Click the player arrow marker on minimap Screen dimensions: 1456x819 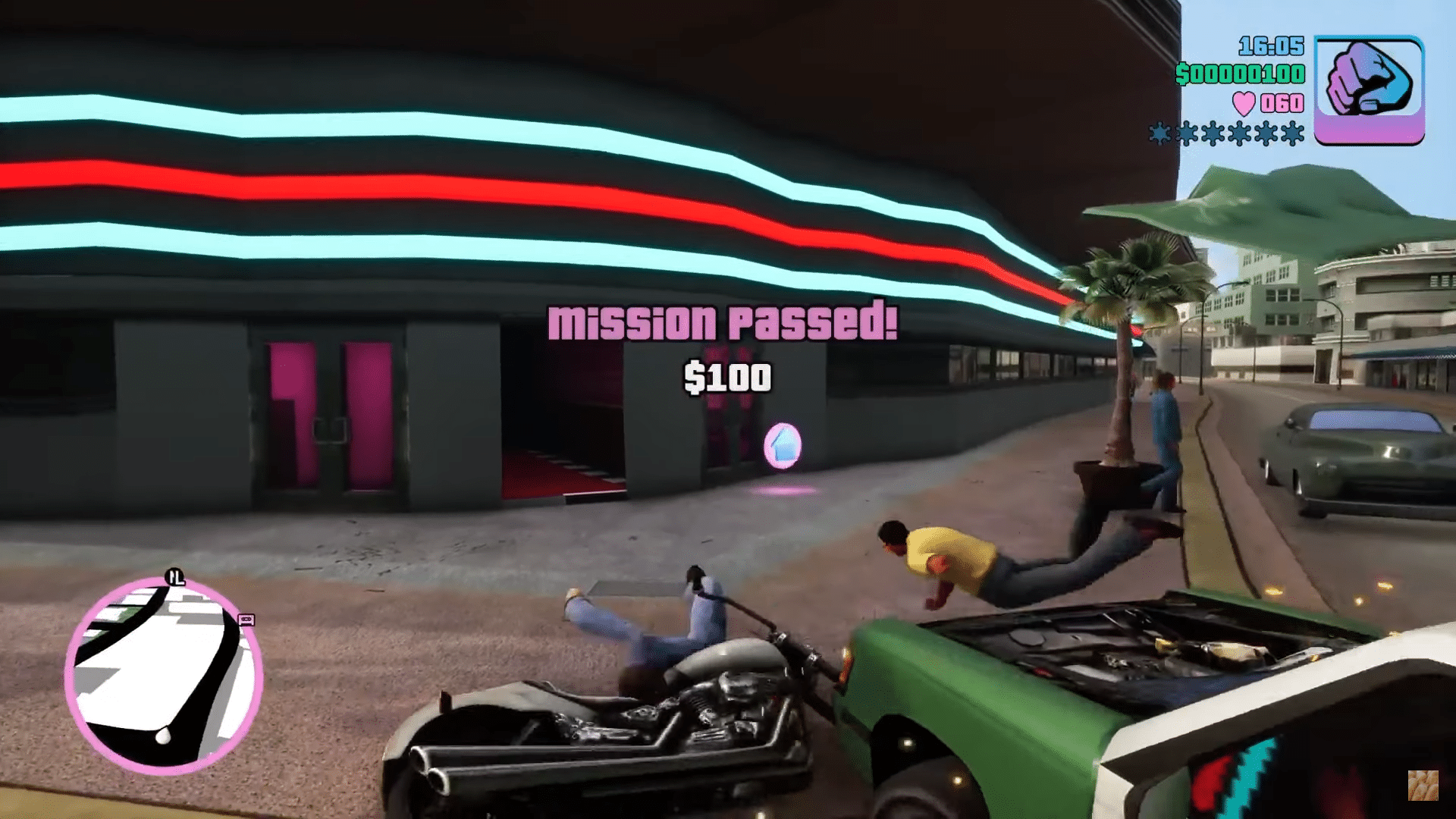pyautogui.click(x=162, y=735)
